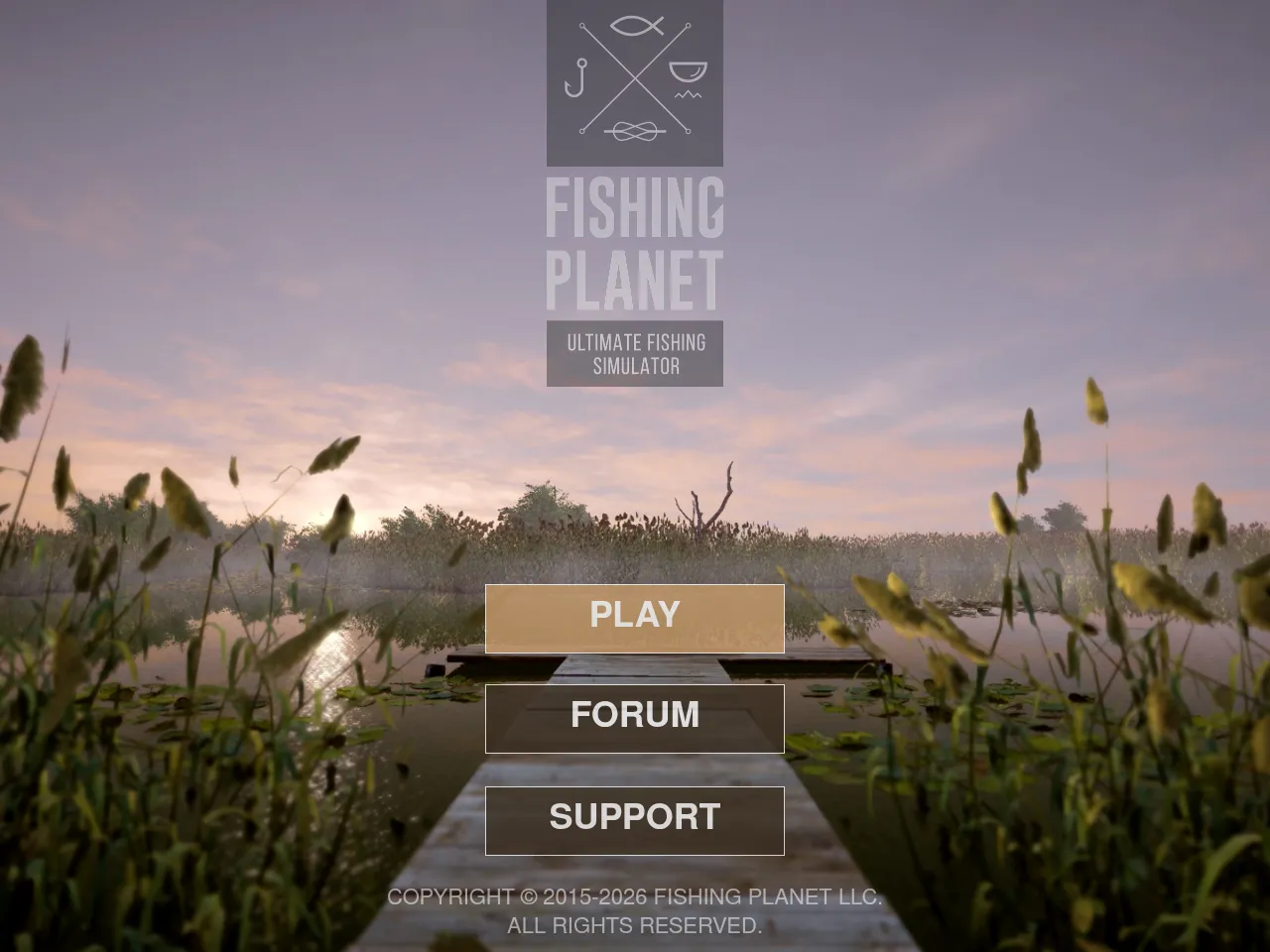Viewport: 1270px width, 952px height.
Task: Click the wooden dock beneath the menu
Action: [635, 664]
